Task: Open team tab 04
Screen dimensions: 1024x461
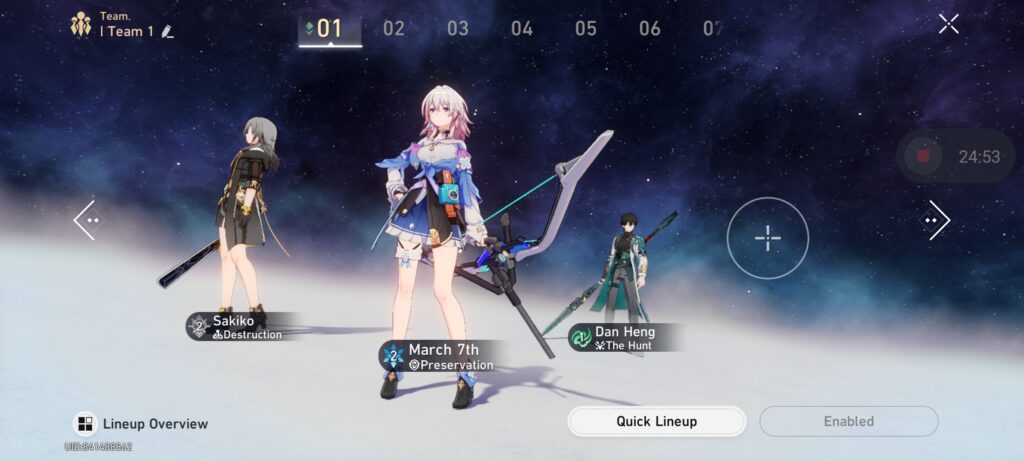Action: 522,28
